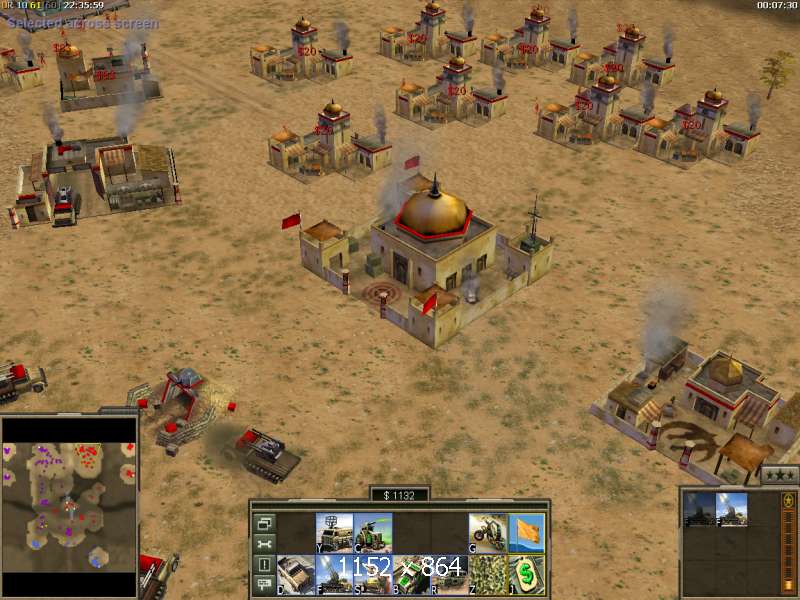Build the combat motorcycle unit
This screenshot has height=600, width=800.
(x=487, y=531)
